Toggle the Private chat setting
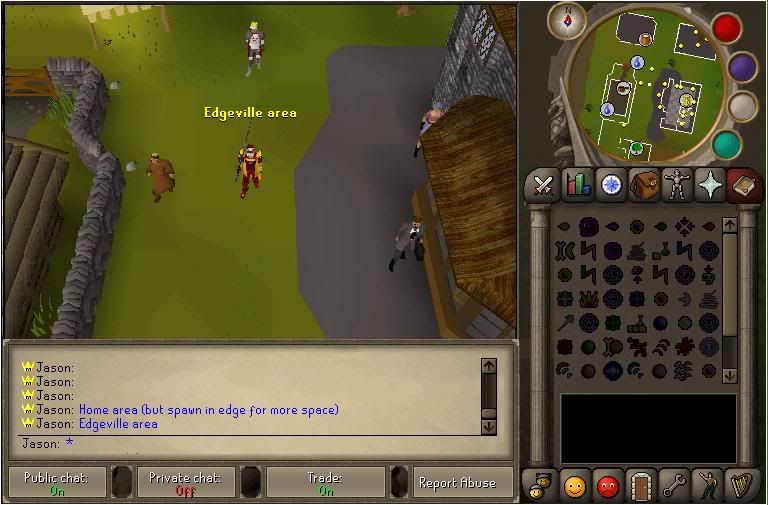Viewport: 768px width, 505px height. [x=185, y=483]
